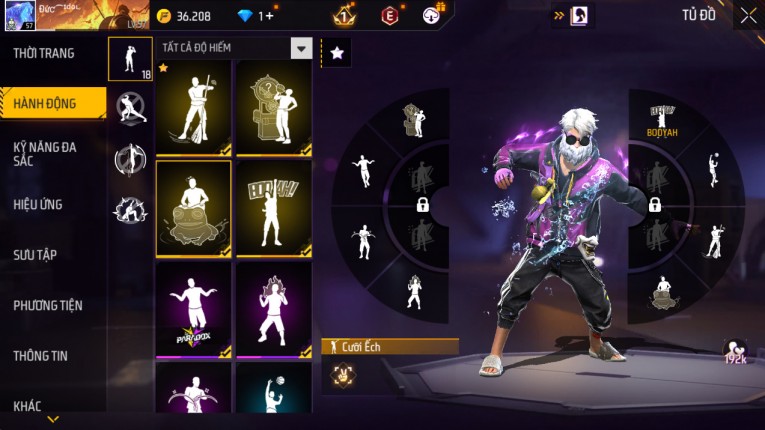Pick the Paradox emote tile
The width and height of the screenshot is (765, 430).
click(x=193, y=308)
